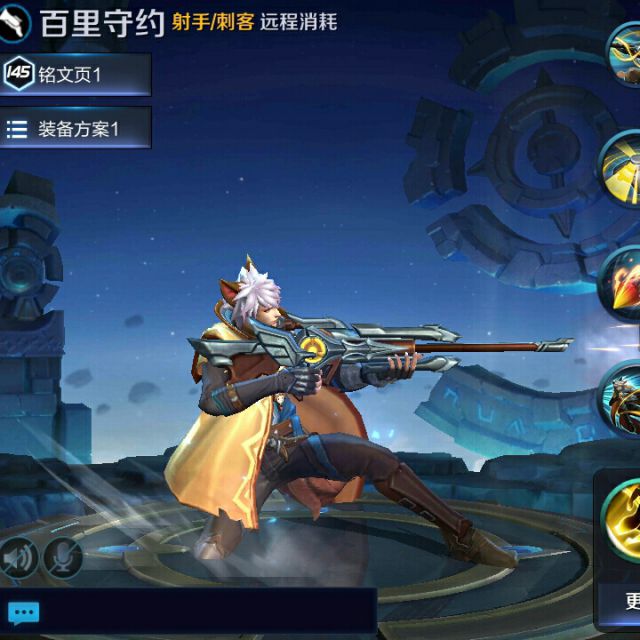Toggle the muted microphone button
This screenshot has height=640, width=640.
(62, 558)
